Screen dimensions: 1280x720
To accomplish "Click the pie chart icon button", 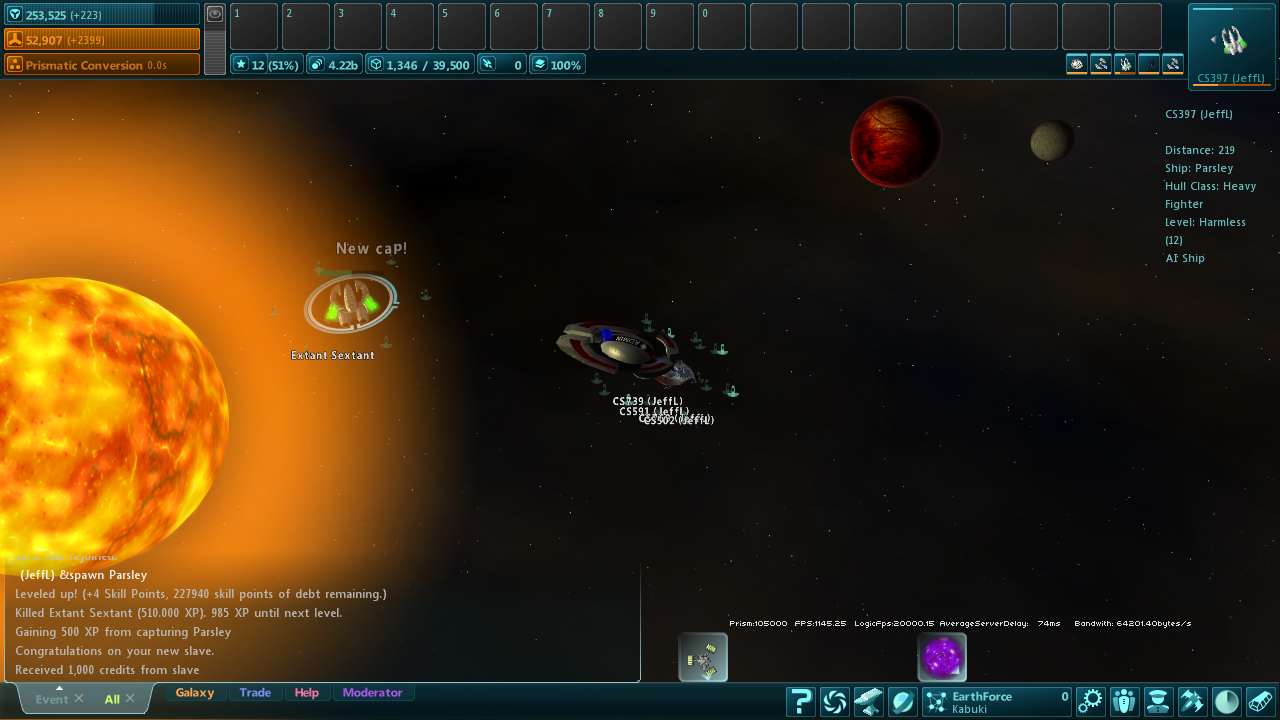I will click(1226, 701).
